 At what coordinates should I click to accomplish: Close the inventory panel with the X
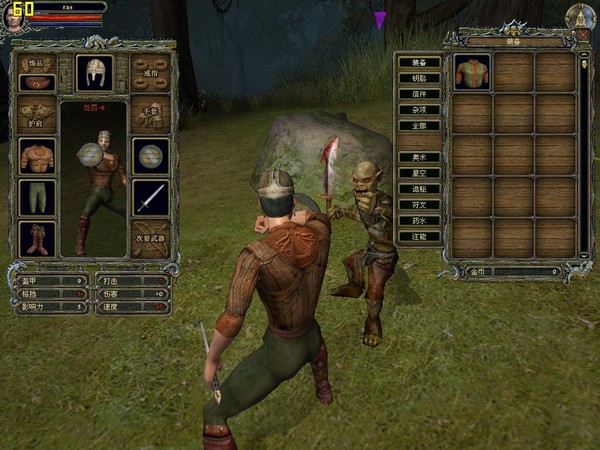coord(583,35)
